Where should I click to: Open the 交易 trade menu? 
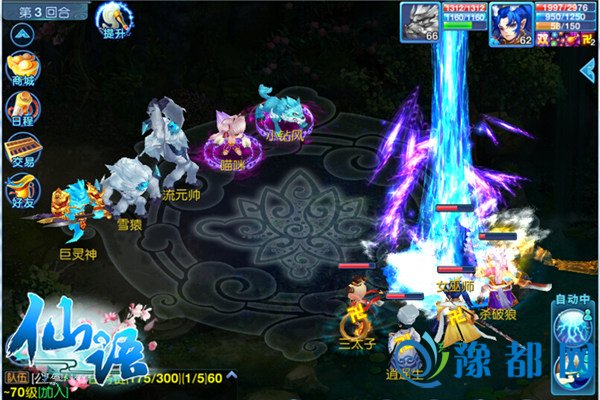tap(21, 149)
